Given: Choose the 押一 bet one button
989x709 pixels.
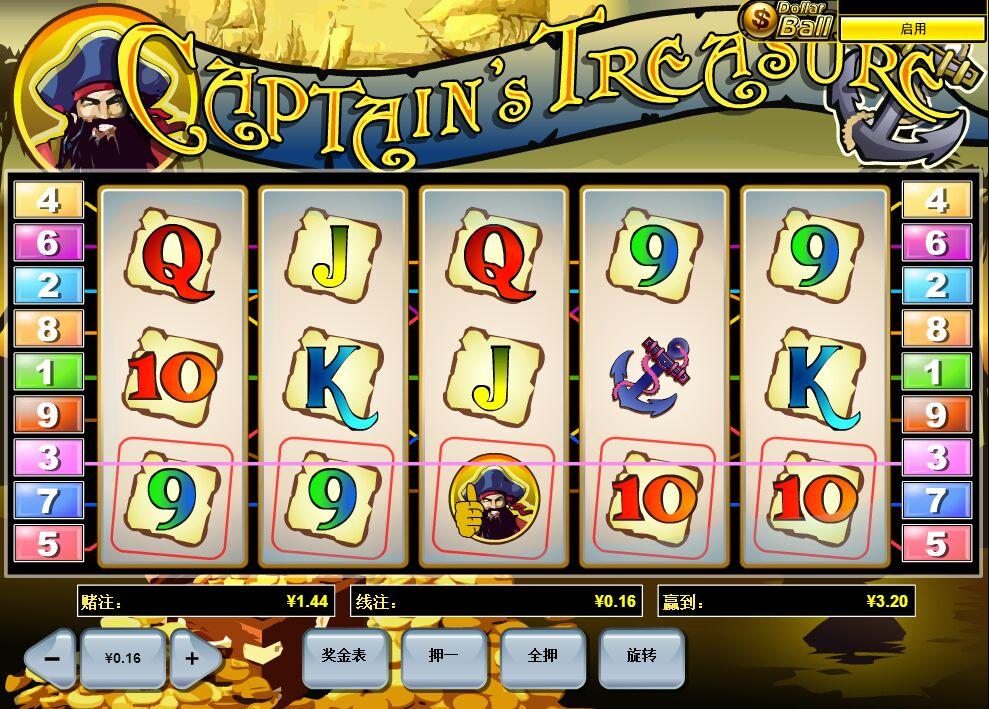Looking at the screenshot, I should coord(443,656).
